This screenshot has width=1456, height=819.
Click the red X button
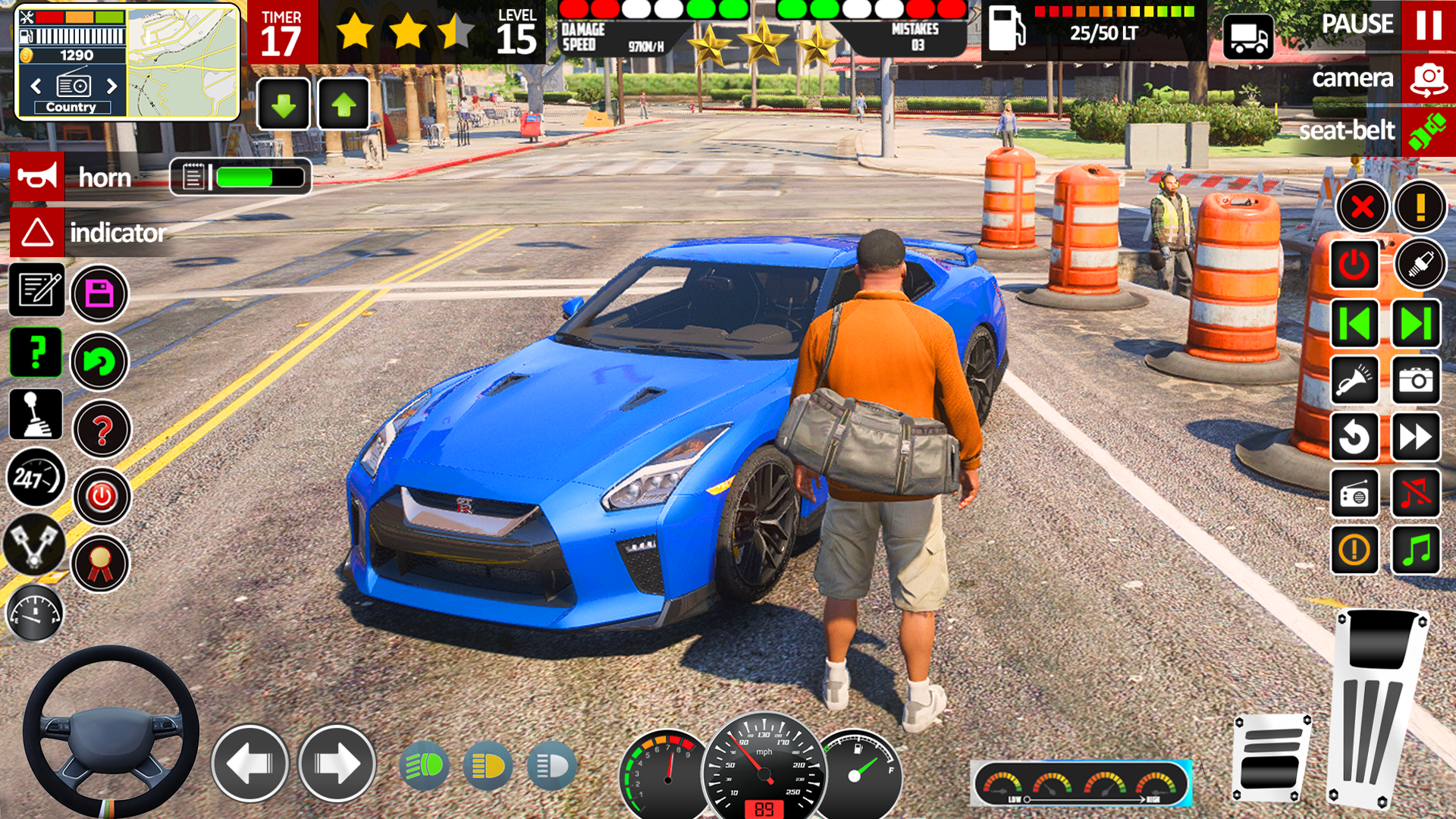click(1362, 206)
